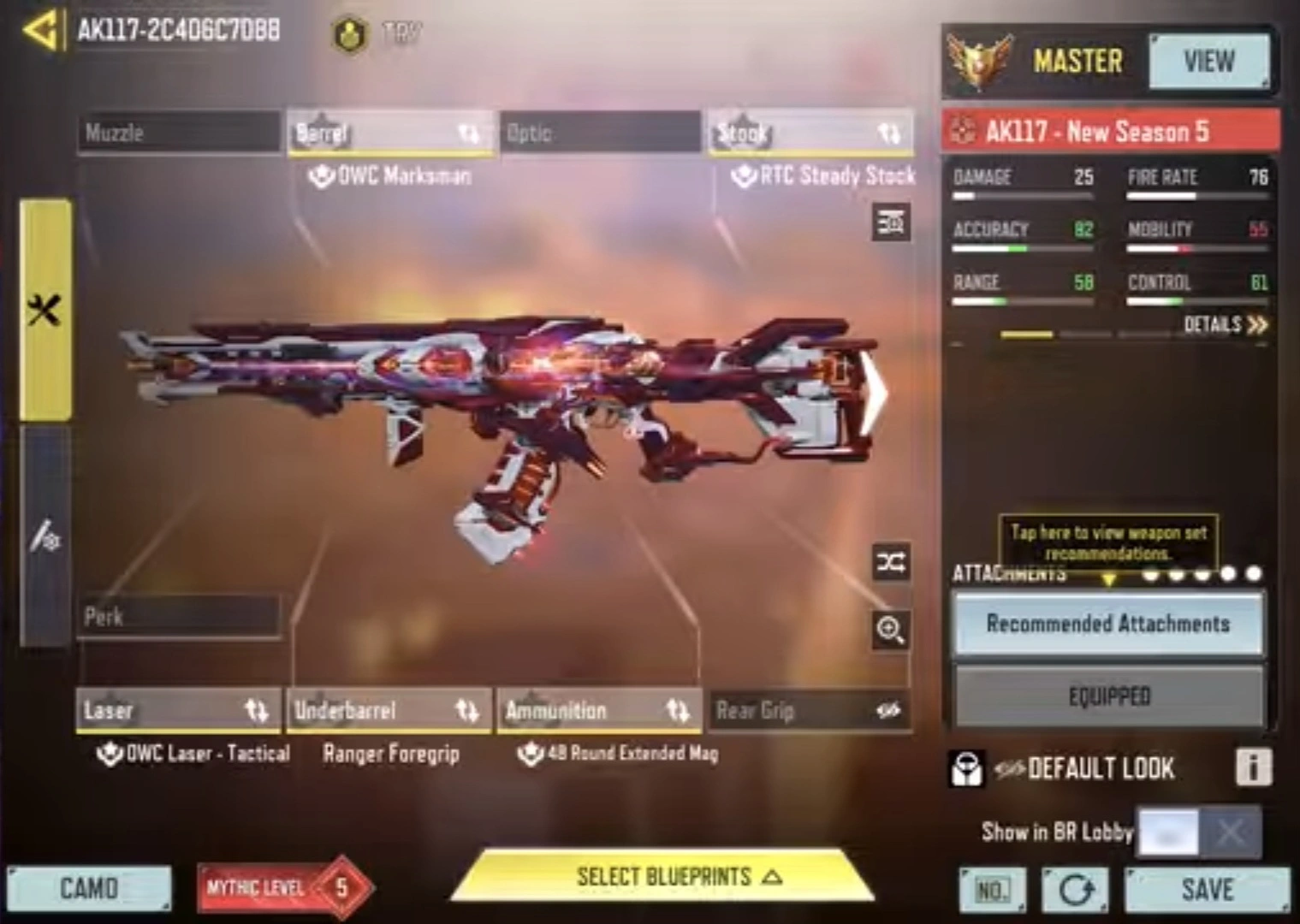
Task: Click the hidden-eye icon on Rear Grip slot
Action: [x=887, y=710]
